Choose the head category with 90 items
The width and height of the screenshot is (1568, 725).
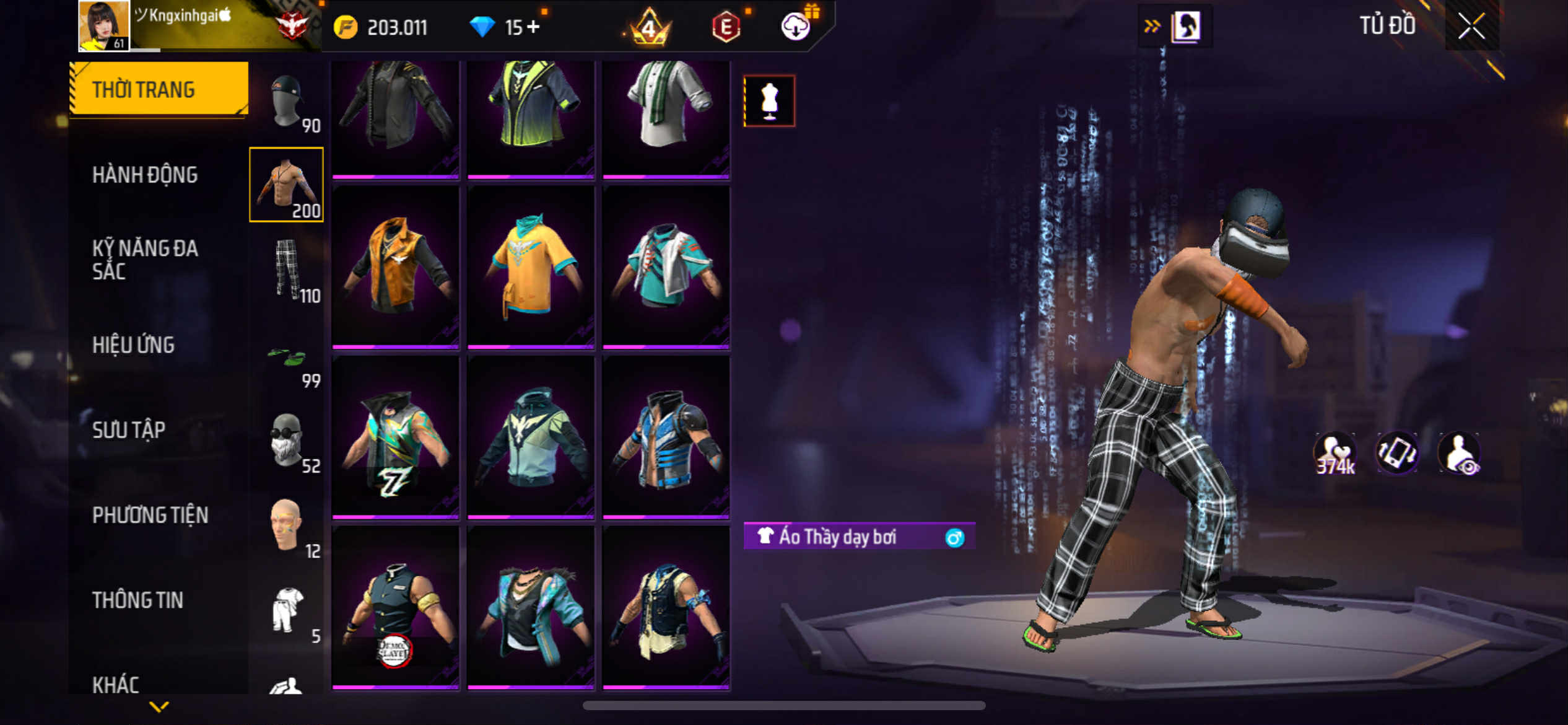pyautogui.click(x=287, y=102)
